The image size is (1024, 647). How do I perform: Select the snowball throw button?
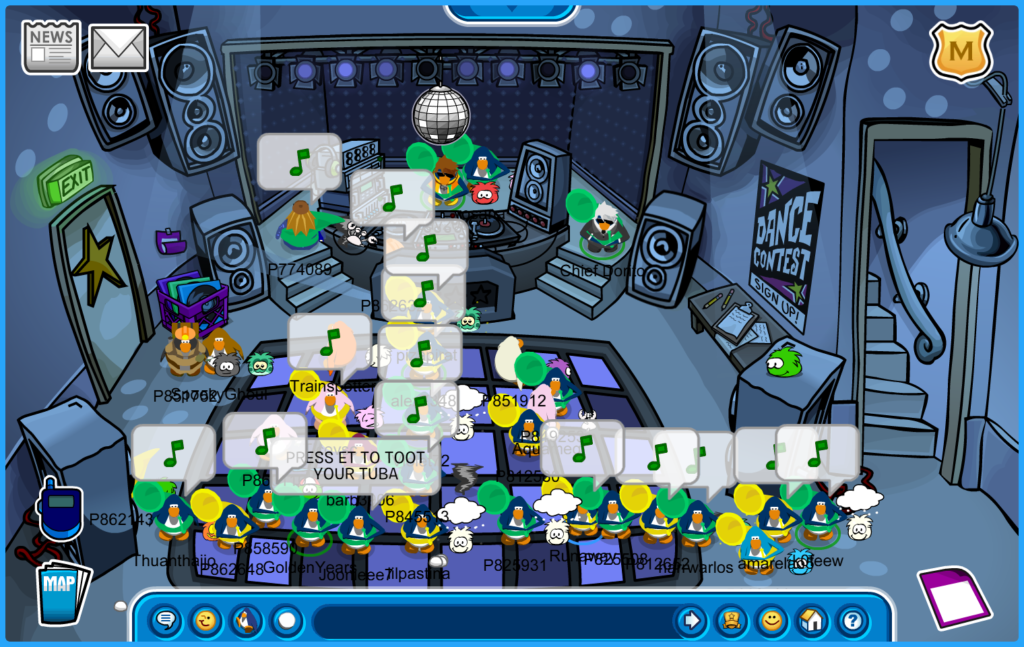(287, 621)
